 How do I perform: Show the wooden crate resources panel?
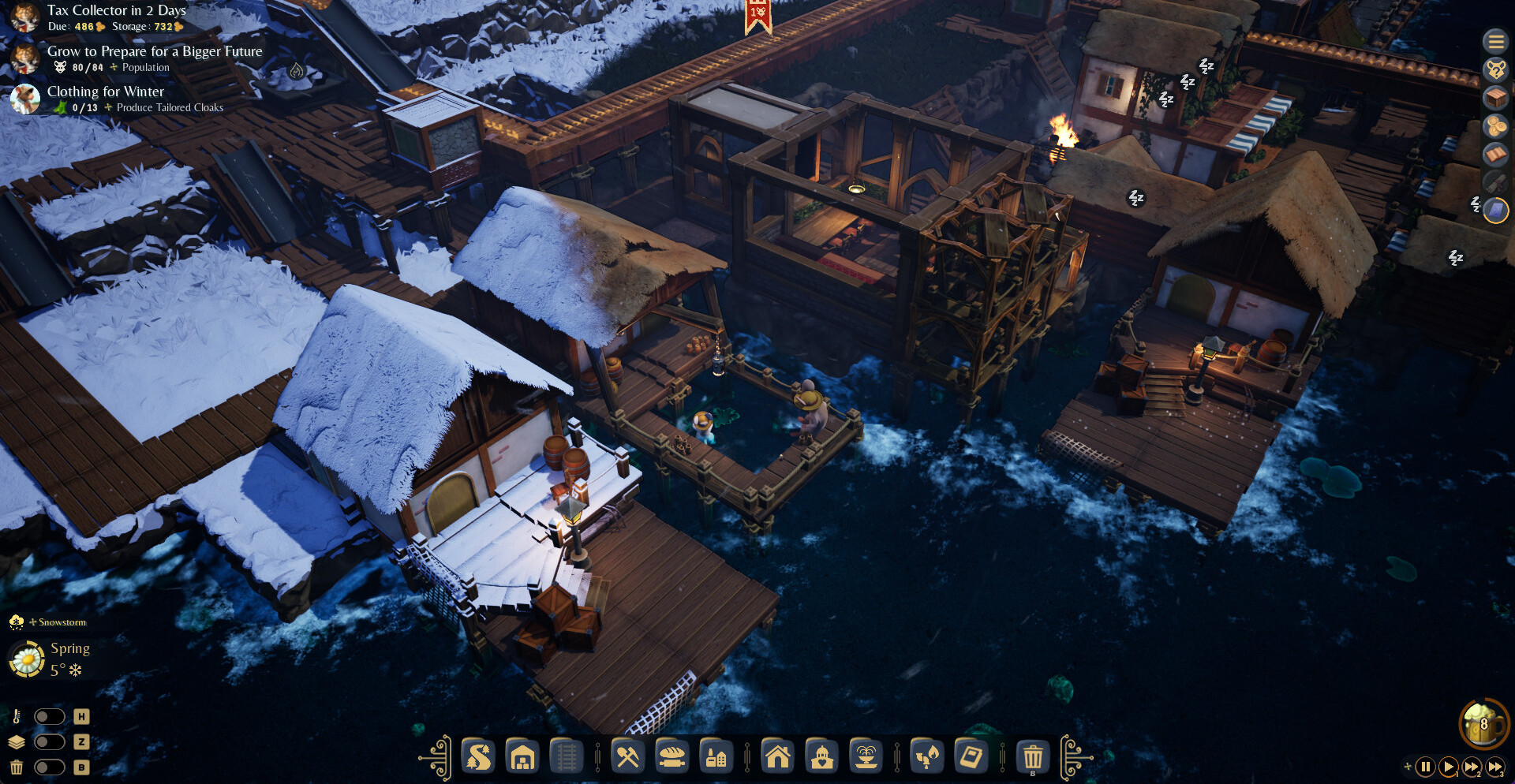[1494, 98]
